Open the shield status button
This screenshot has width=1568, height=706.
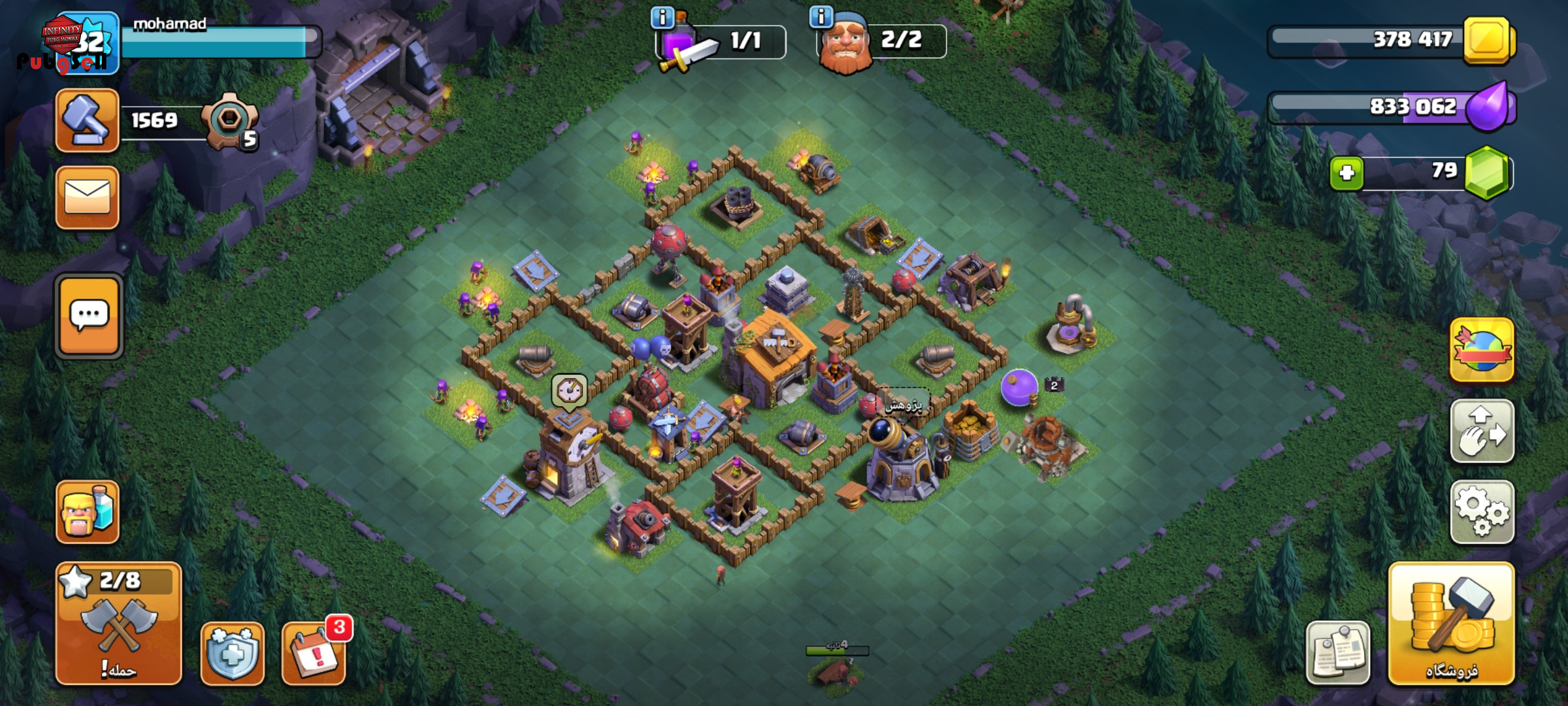[x=233, y=653]
